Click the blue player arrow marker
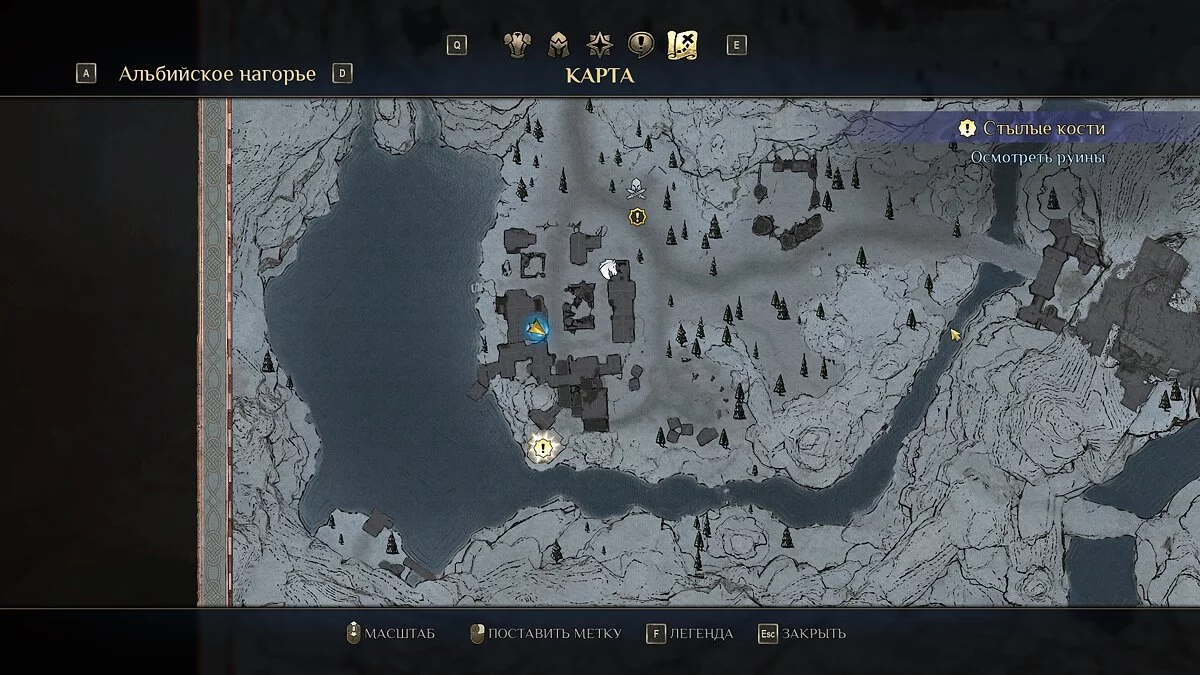Screen dimensions: 1200x675 click(537, 328)
